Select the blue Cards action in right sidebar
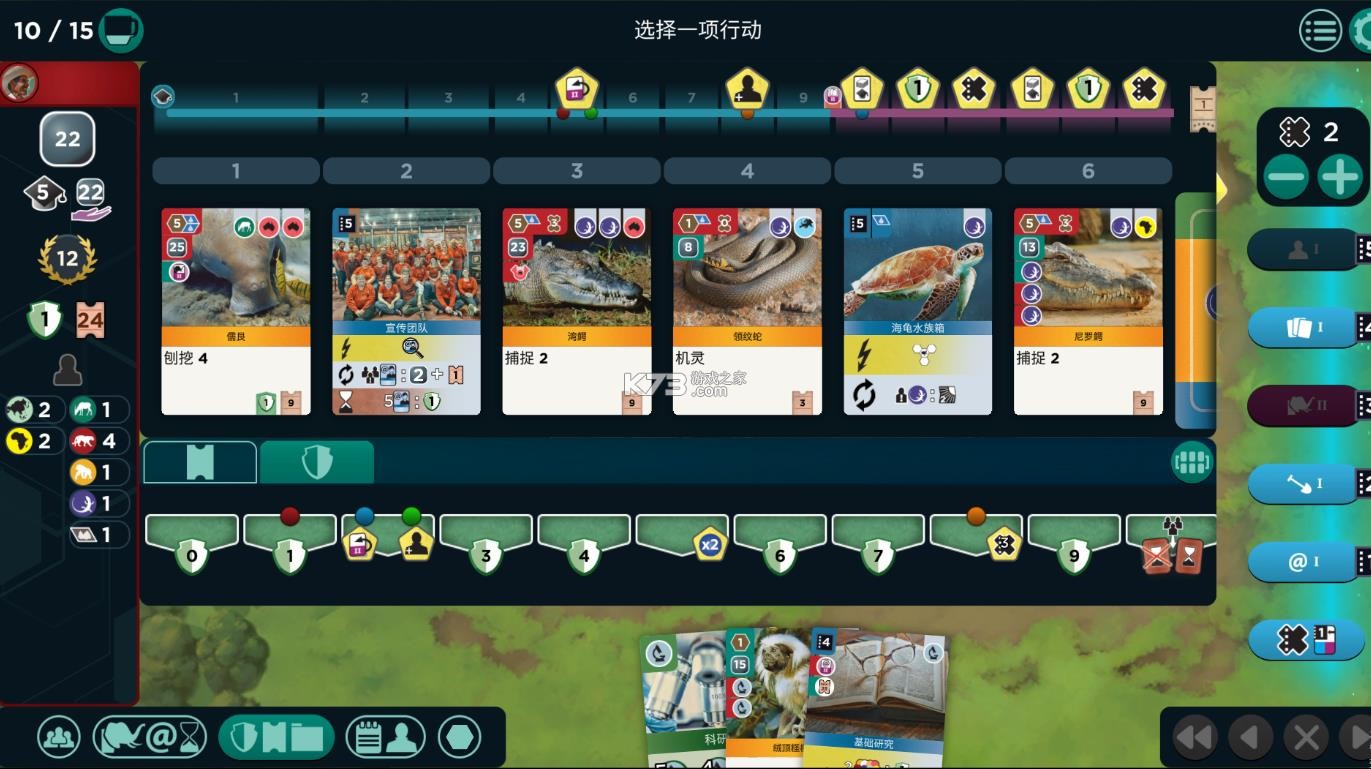 (x=1302, y=327)
